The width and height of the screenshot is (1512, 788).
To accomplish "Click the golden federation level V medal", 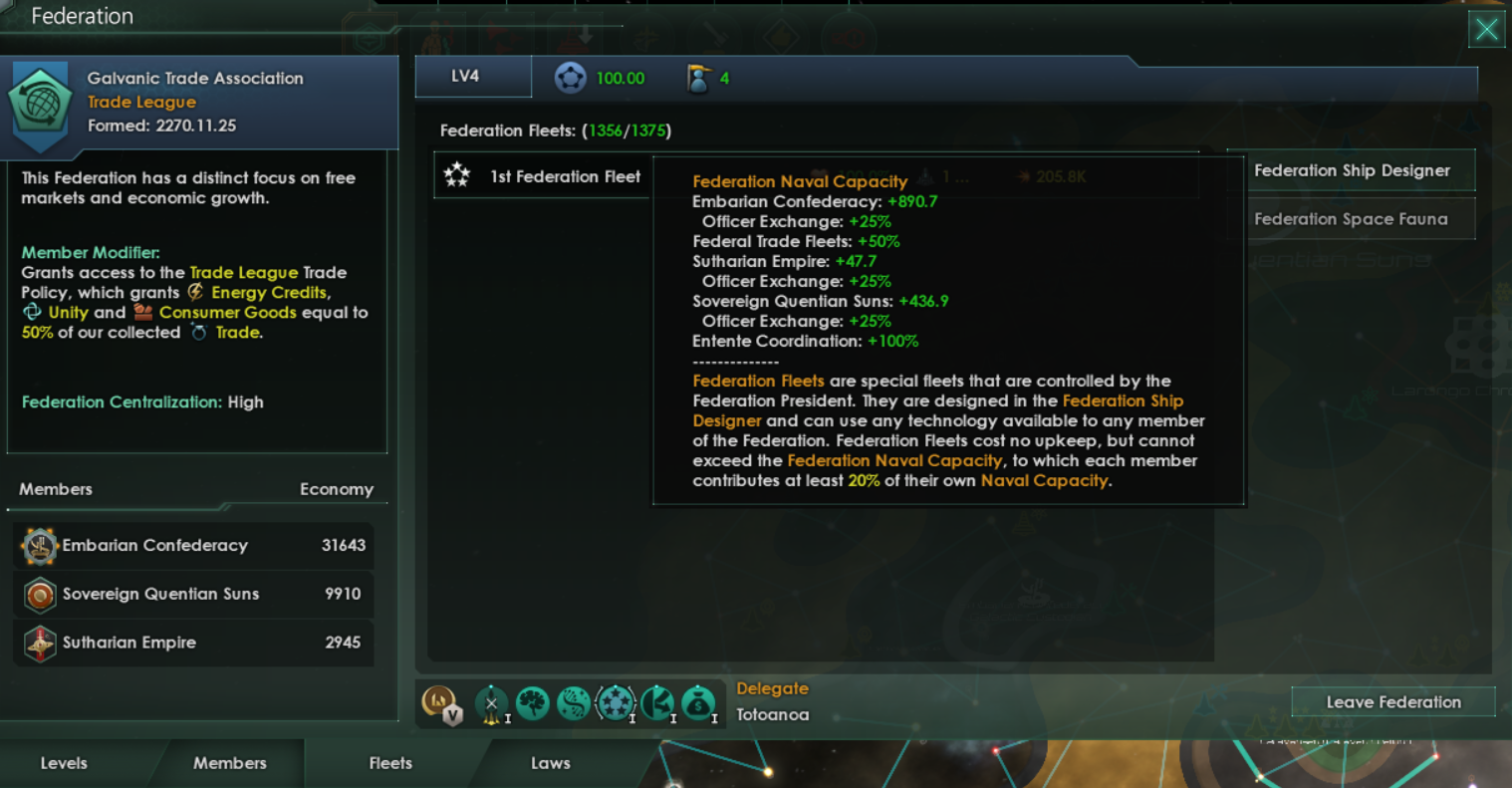I will pyautogui.click(x=440, y=703).
